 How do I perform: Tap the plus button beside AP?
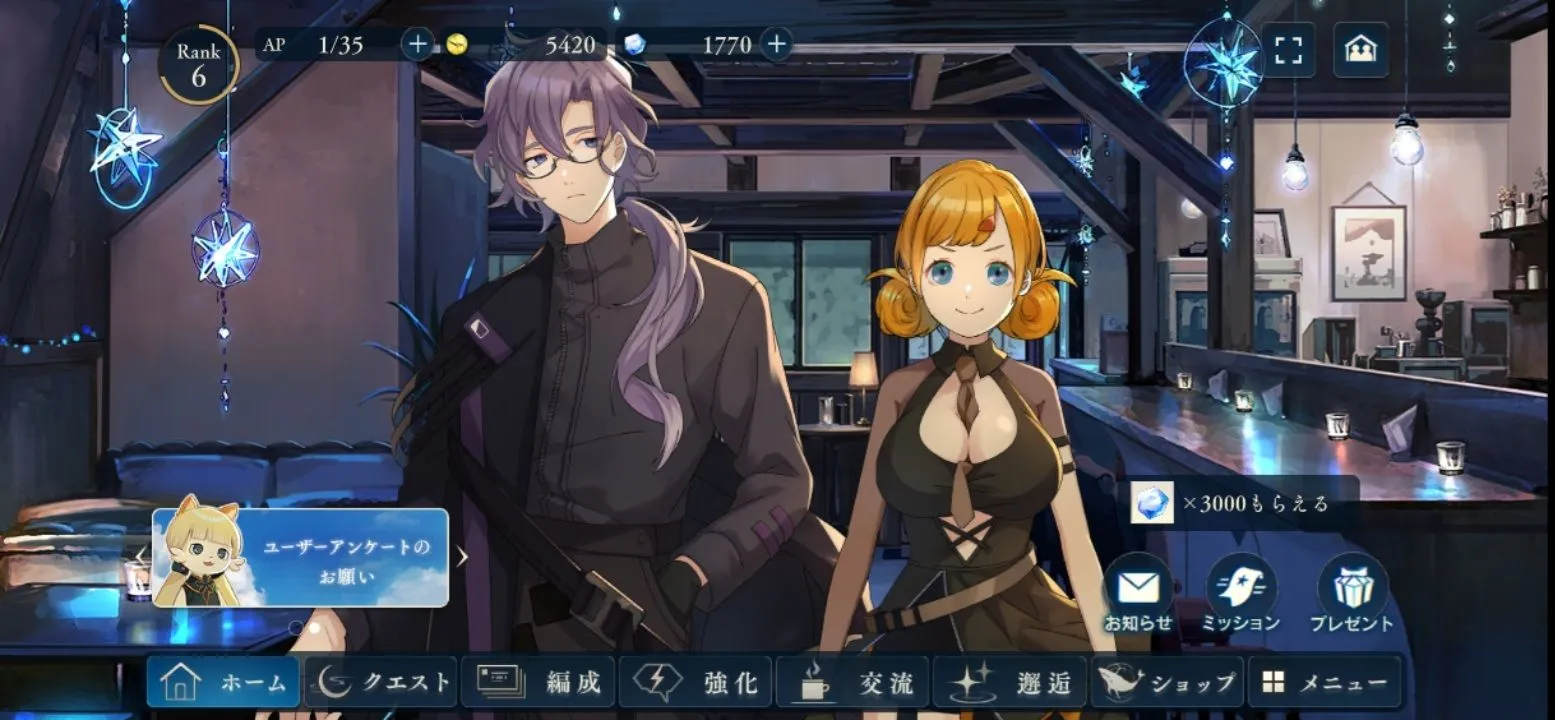pyautogui.click(x=417, y=44)
